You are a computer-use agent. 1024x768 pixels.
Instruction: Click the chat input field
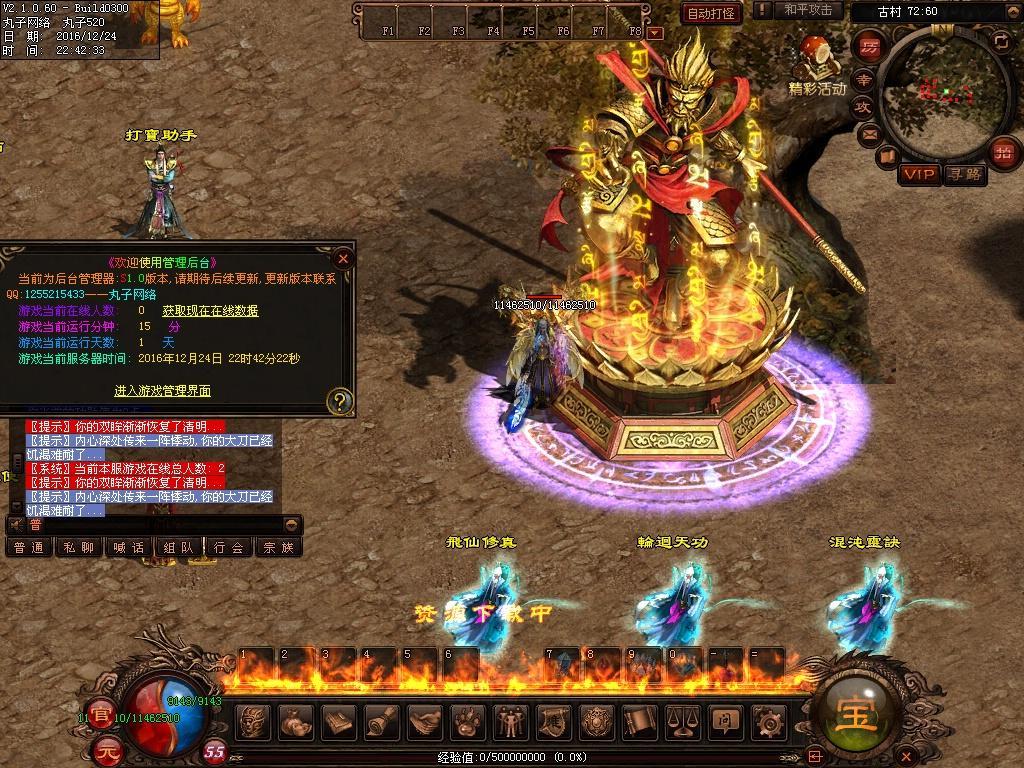[x=160, y=524]
